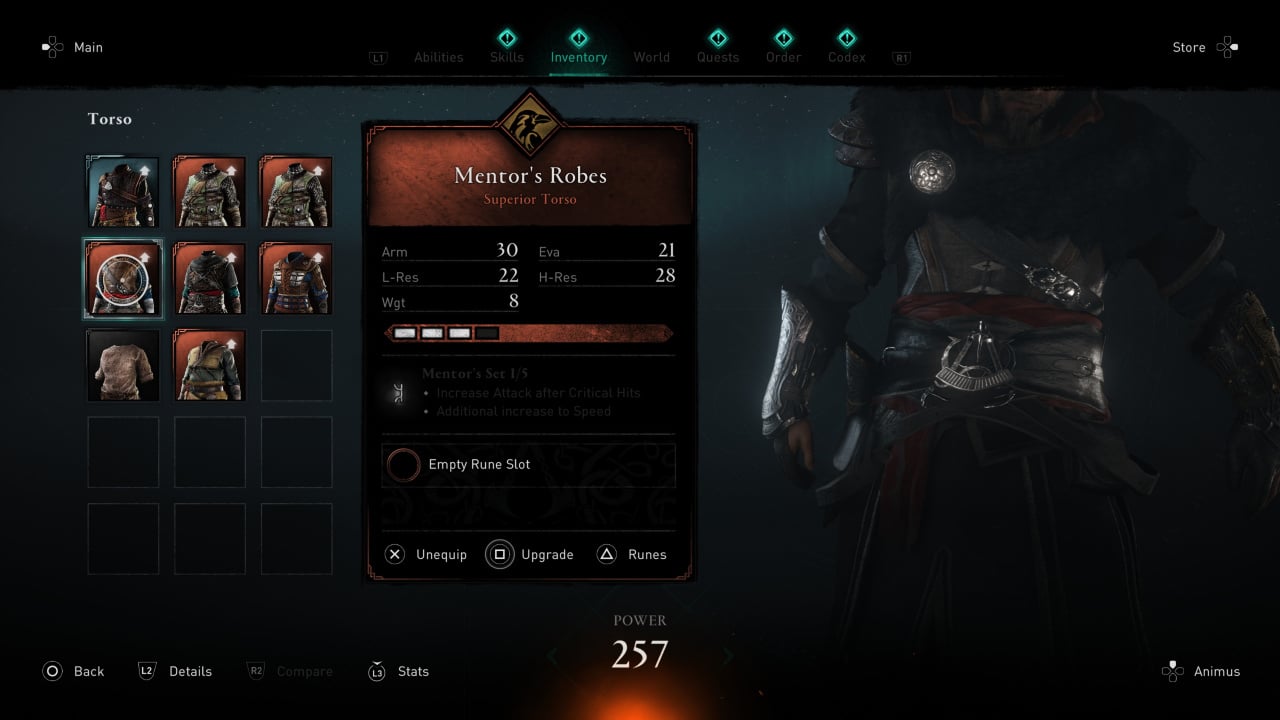Open the Order tab
Image resolution: width=1280 pixels, height=720 pixels.
point(784,57)
